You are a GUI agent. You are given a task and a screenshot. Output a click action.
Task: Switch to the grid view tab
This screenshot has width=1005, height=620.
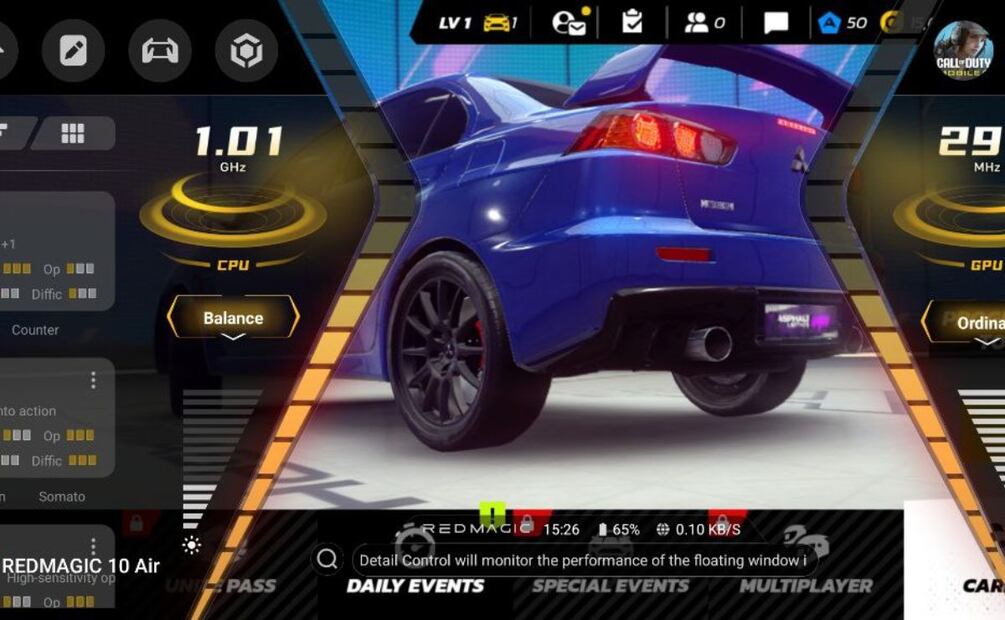[x=73, y=133]
